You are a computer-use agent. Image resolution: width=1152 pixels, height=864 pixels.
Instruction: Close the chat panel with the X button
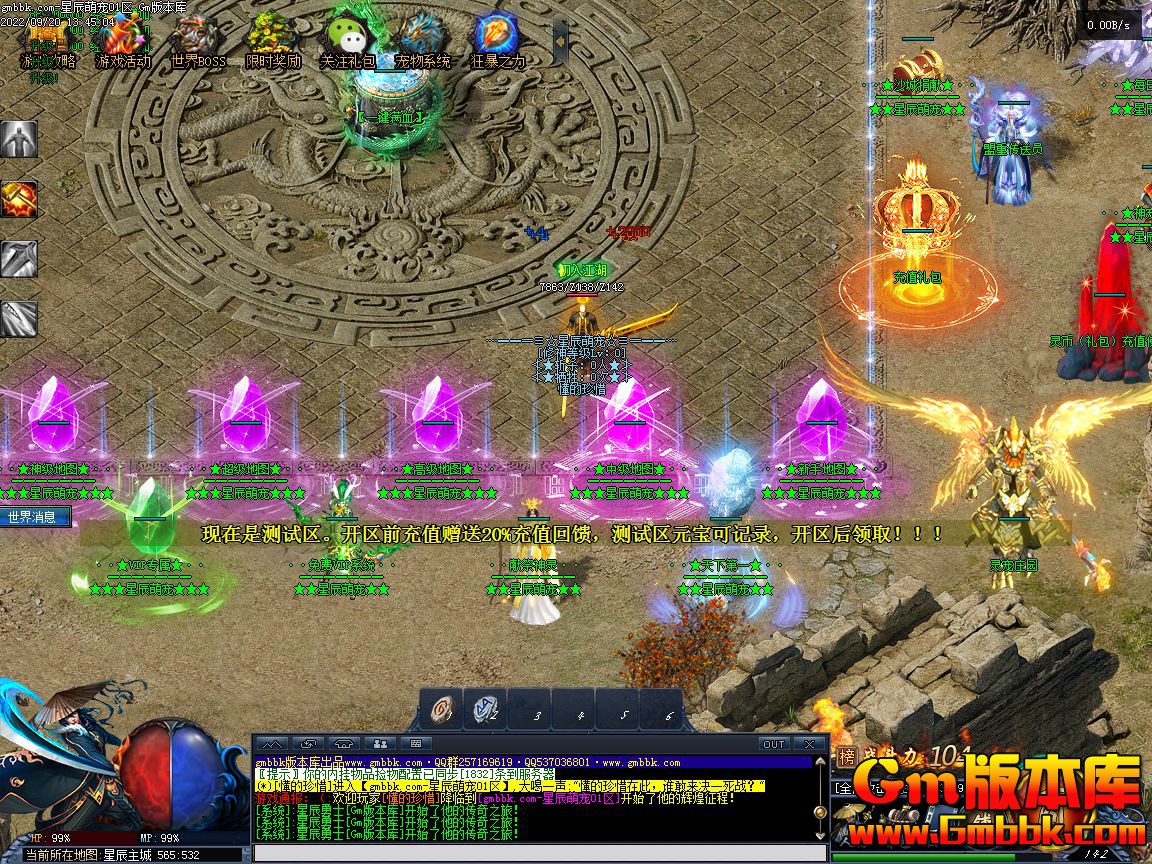(x=808, y=744)
